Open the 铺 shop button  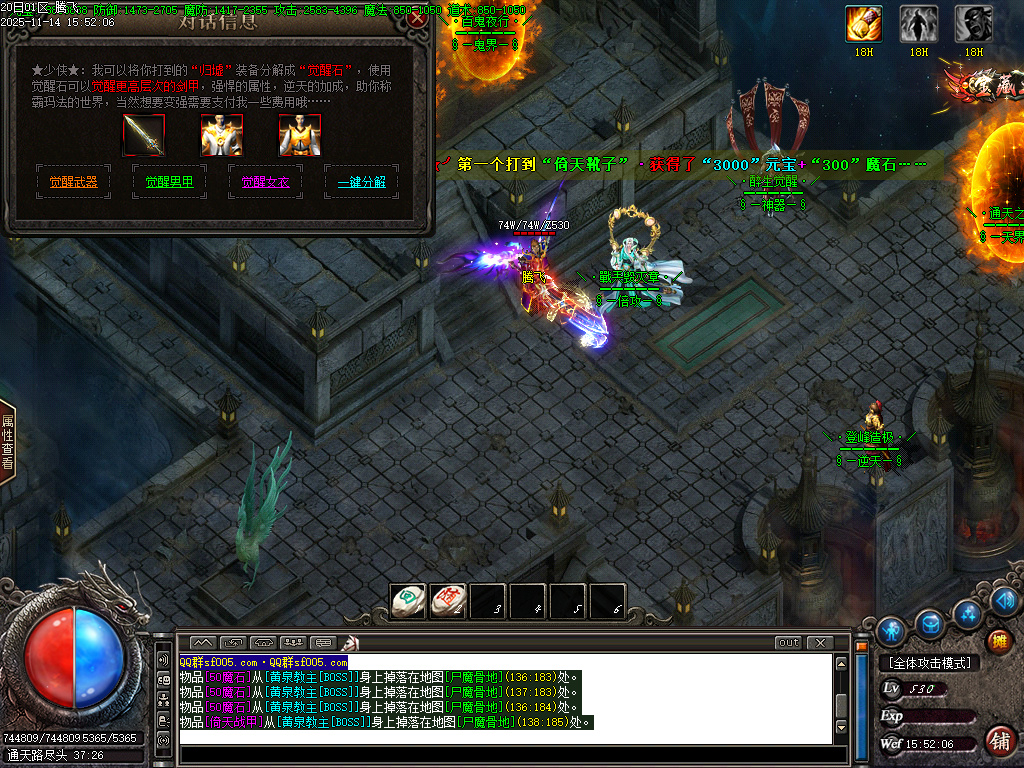(x=998, y=741)
